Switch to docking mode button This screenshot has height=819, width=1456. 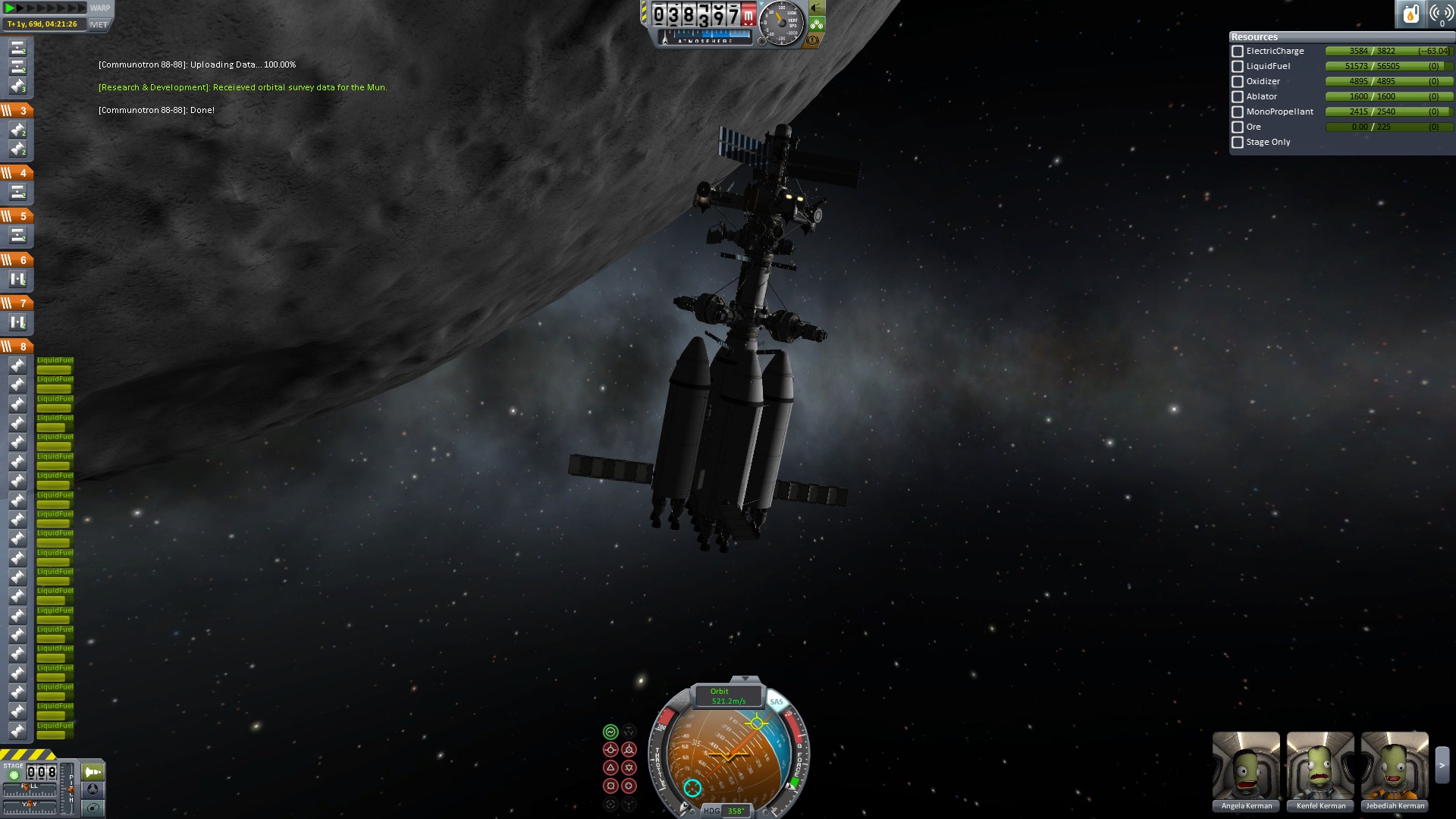[93, 789]
